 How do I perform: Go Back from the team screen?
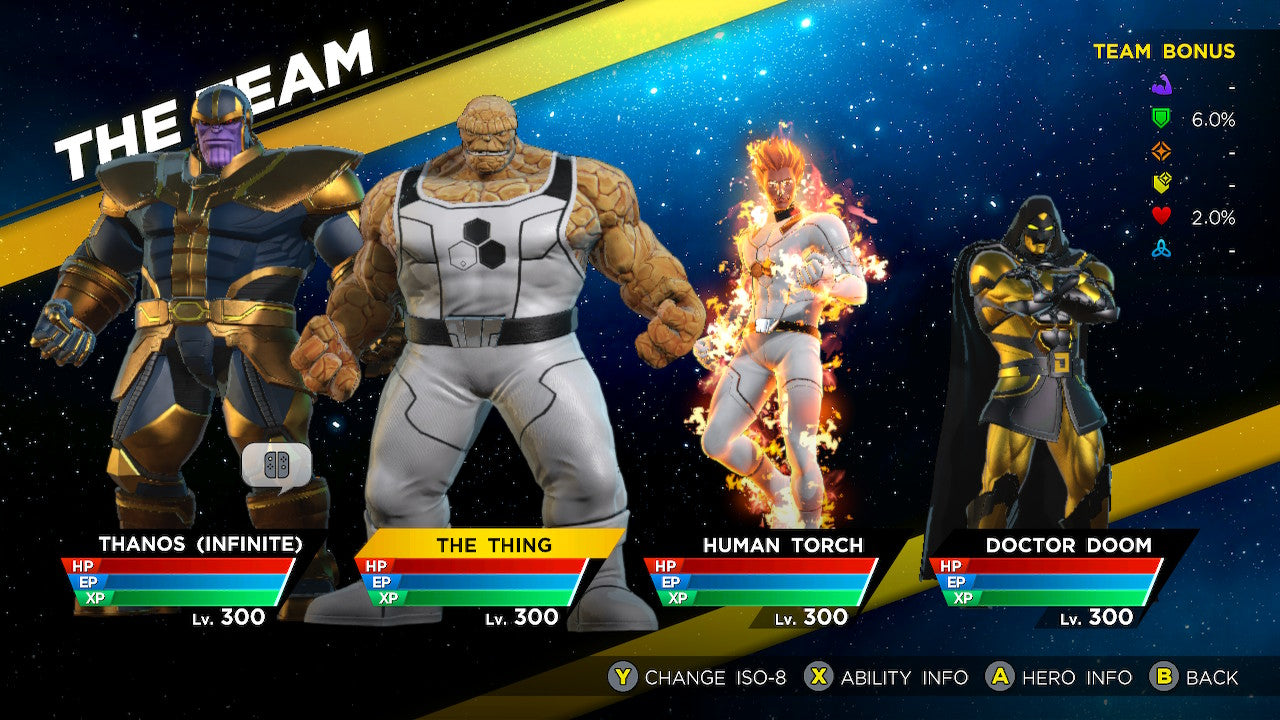1194,677
